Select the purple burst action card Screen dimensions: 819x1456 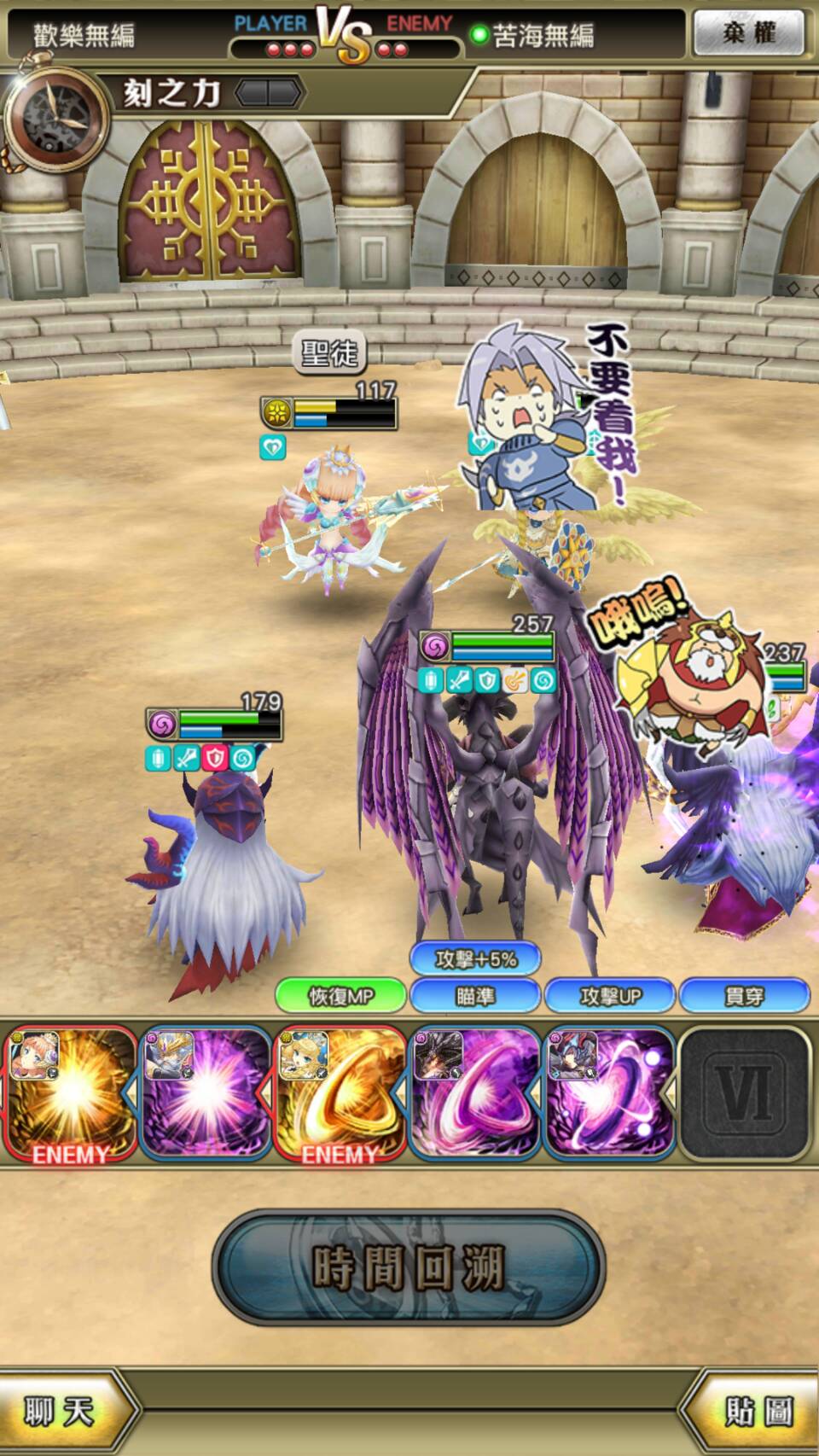tap(205, 1095)
